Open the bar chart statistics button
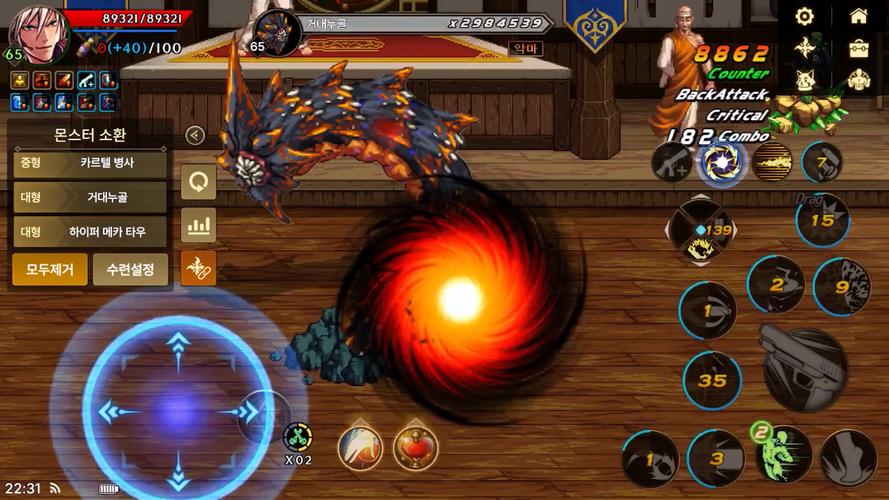The image size is (889, 500). 199,225
